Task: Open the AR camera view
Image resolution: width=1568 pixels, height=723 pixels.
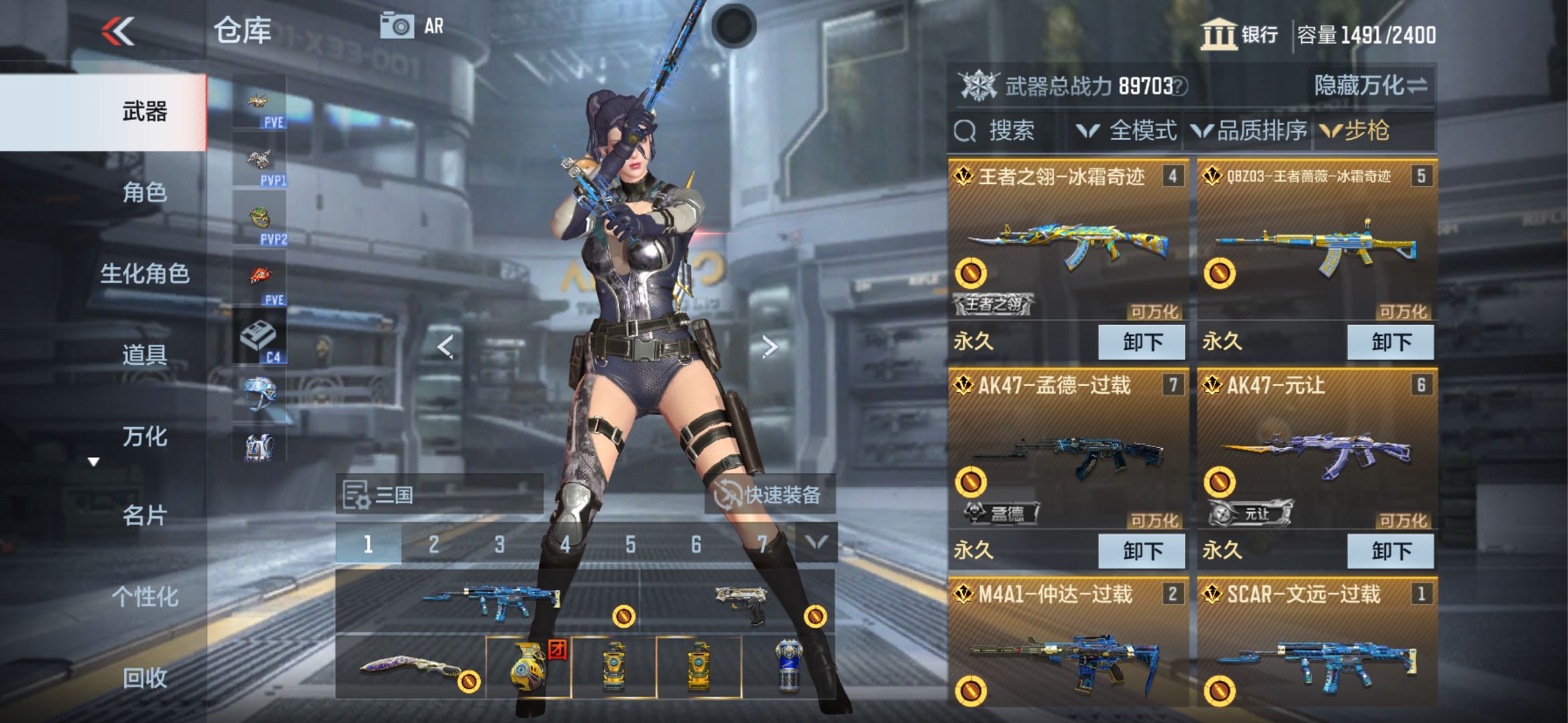Action: [411, 27]
